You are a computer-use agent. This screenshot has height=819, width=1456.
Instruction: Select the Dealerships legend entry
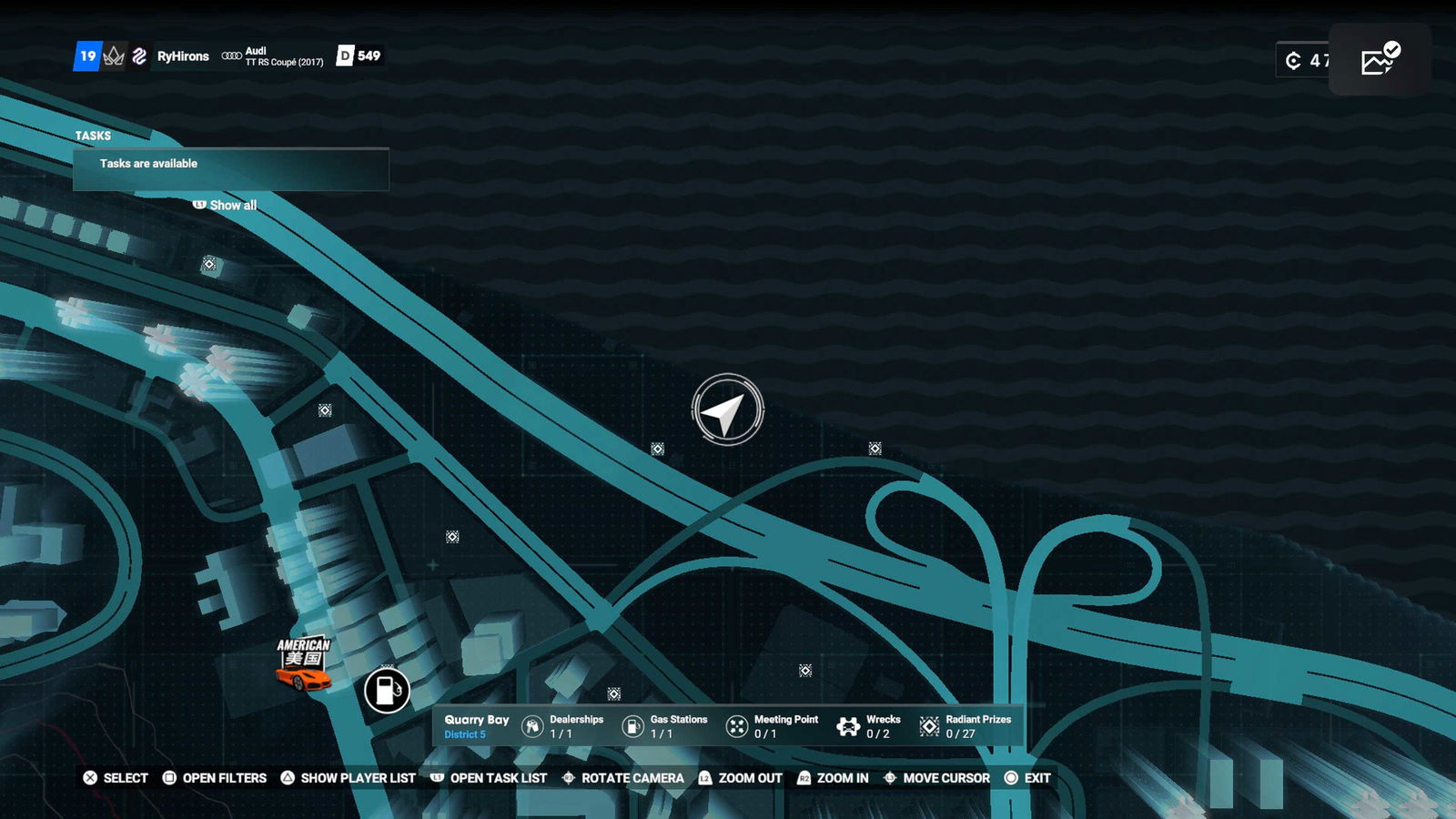click(x=563, y=726)
